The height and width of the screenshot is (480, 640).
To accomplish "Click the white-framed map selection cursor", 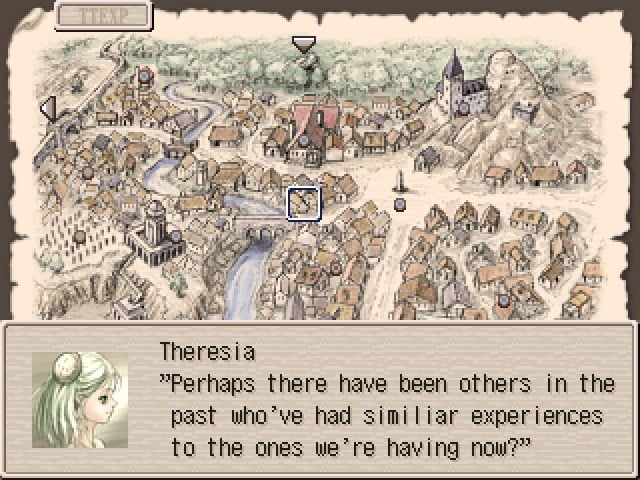I will [303, 203].
